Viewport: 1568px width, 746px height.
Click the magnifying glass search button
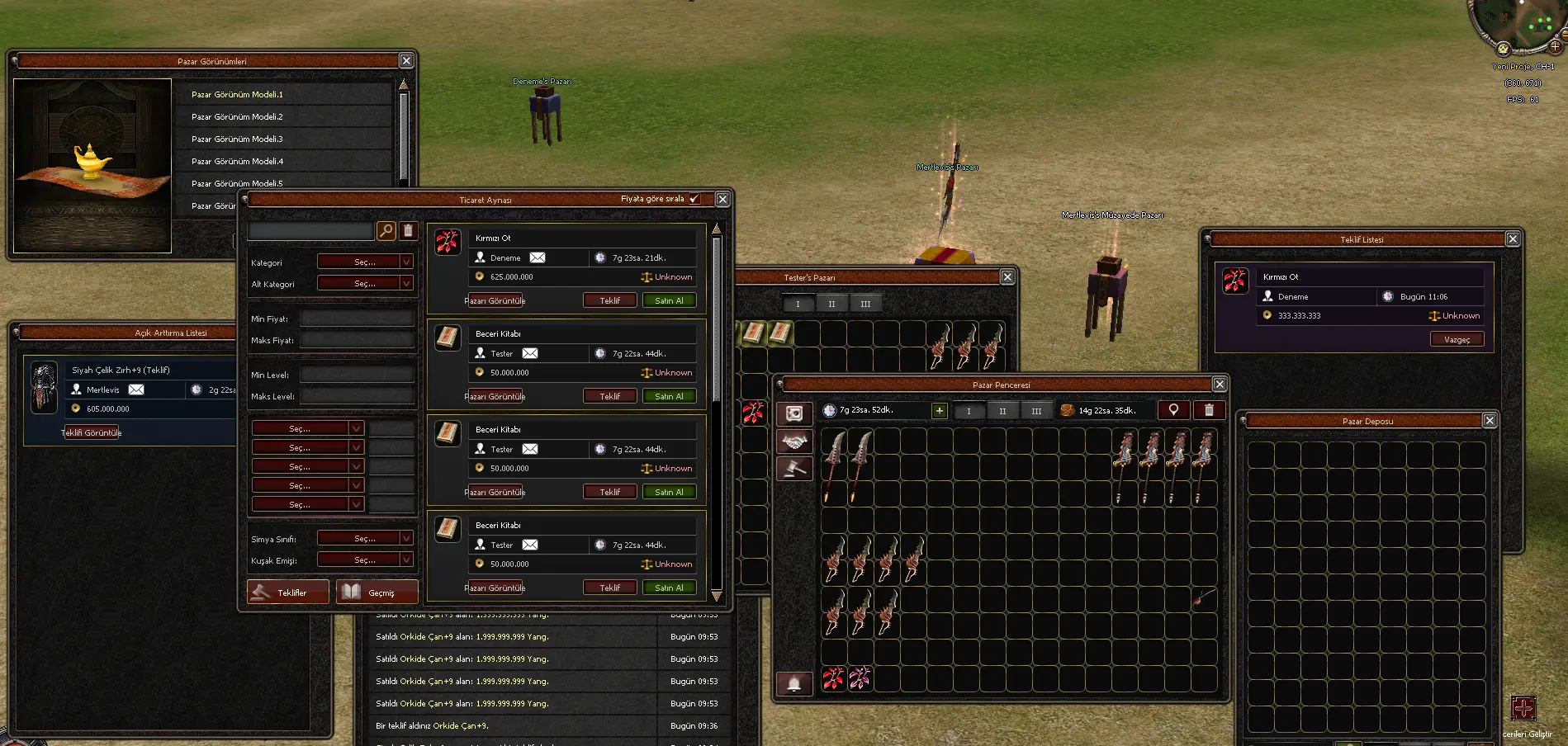[386, 231]
